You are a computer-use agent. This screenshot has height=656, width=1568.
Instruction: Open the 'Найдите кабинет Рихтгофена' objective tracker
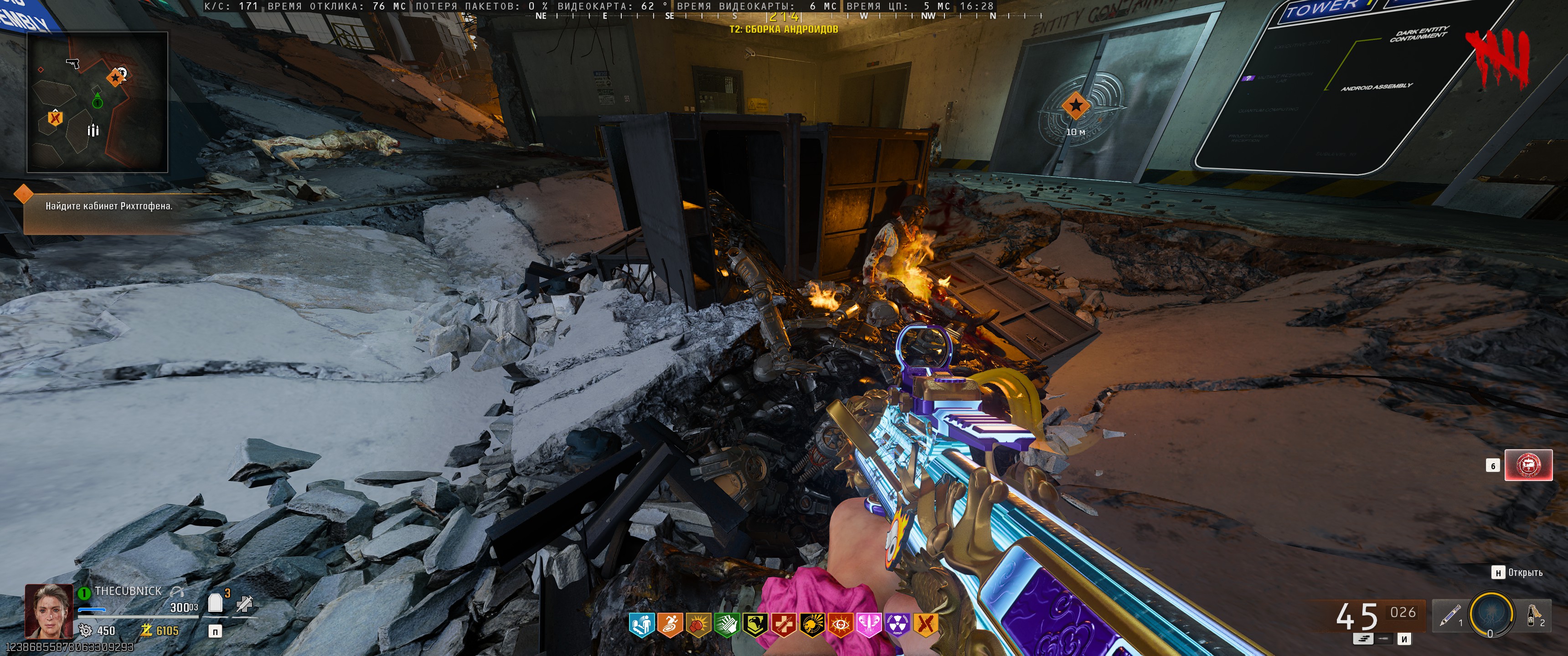coord(108,206)
